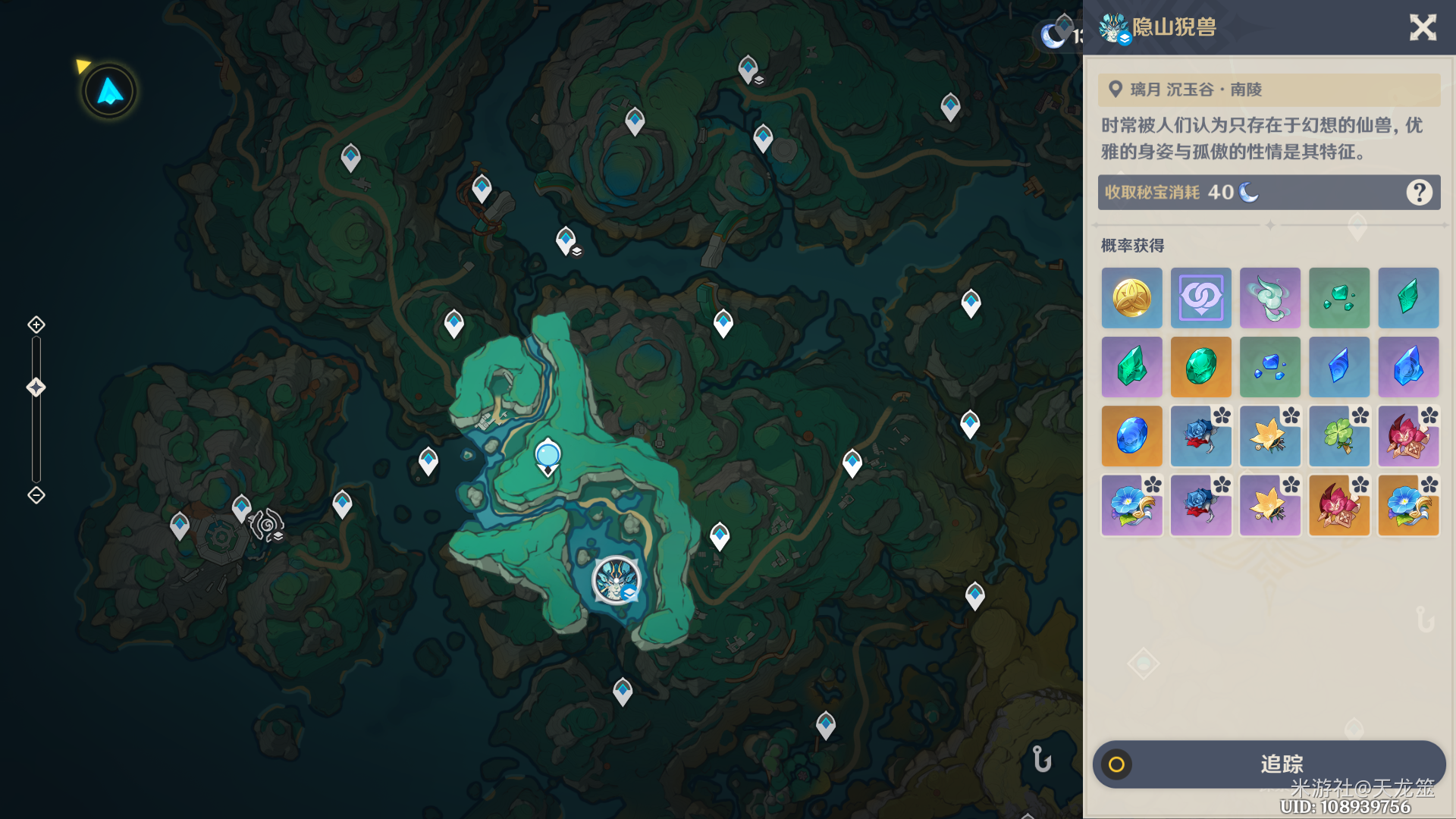The height and width of the screenshot is (819, 1456).
Task: Select the blue gemstone fragments reward
Action: point(1269,367)
